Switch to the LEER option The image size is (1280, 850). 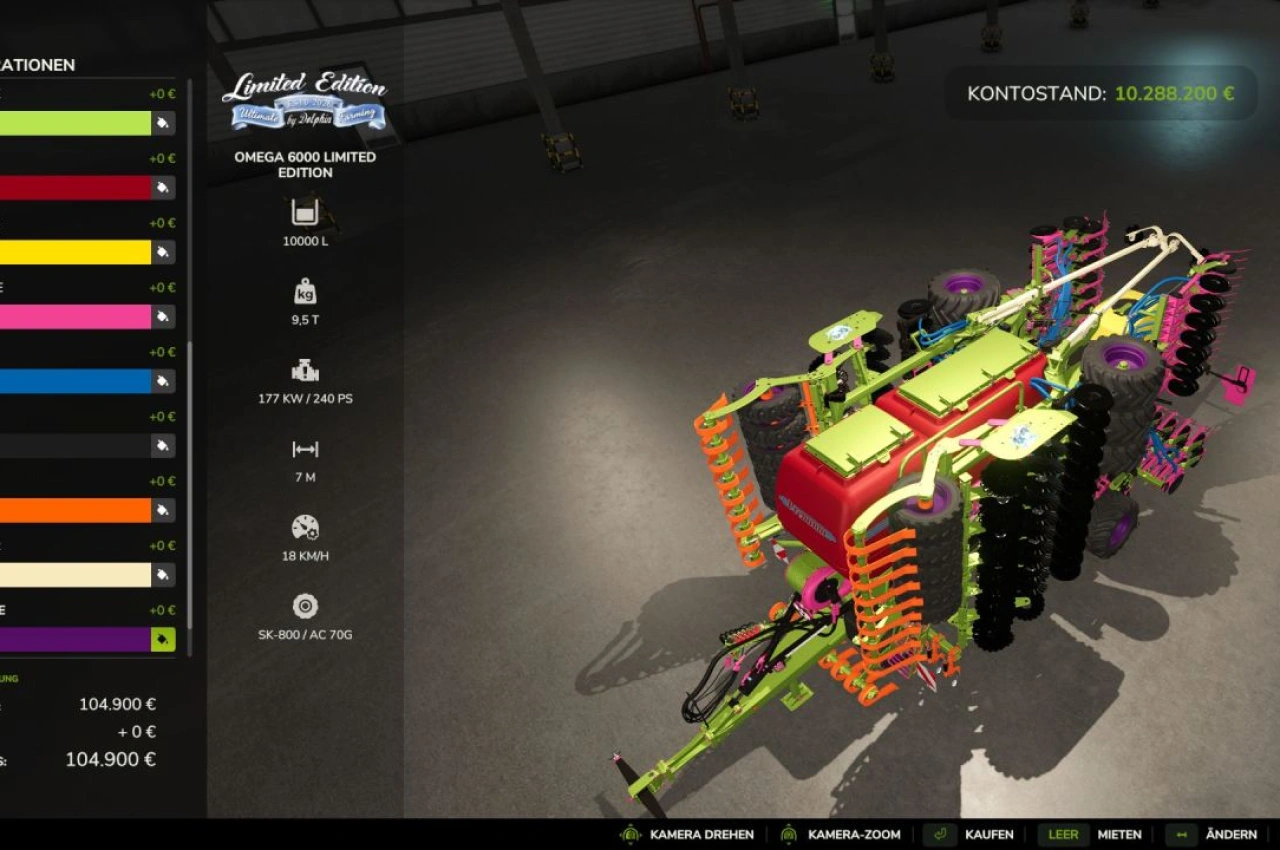[x=1063, y=834]
